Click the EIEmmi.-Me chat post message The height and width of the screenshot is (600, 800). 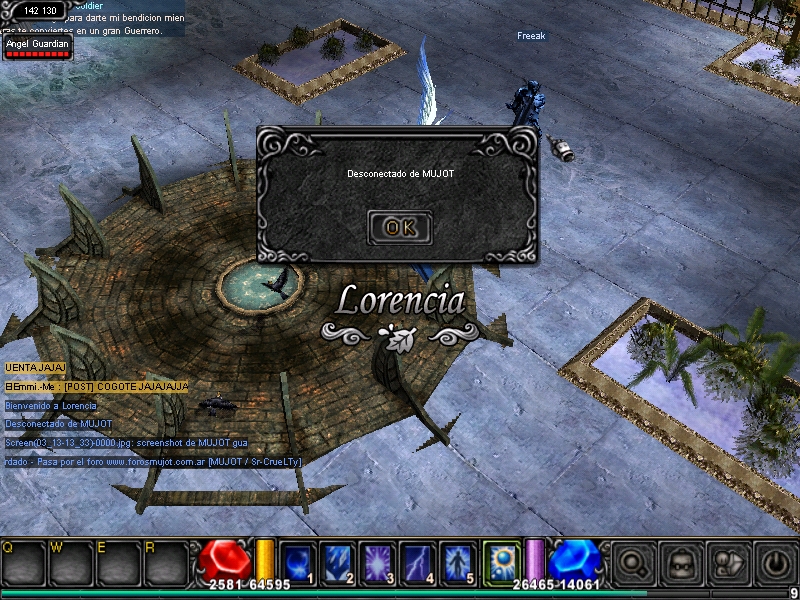(97, 386)
